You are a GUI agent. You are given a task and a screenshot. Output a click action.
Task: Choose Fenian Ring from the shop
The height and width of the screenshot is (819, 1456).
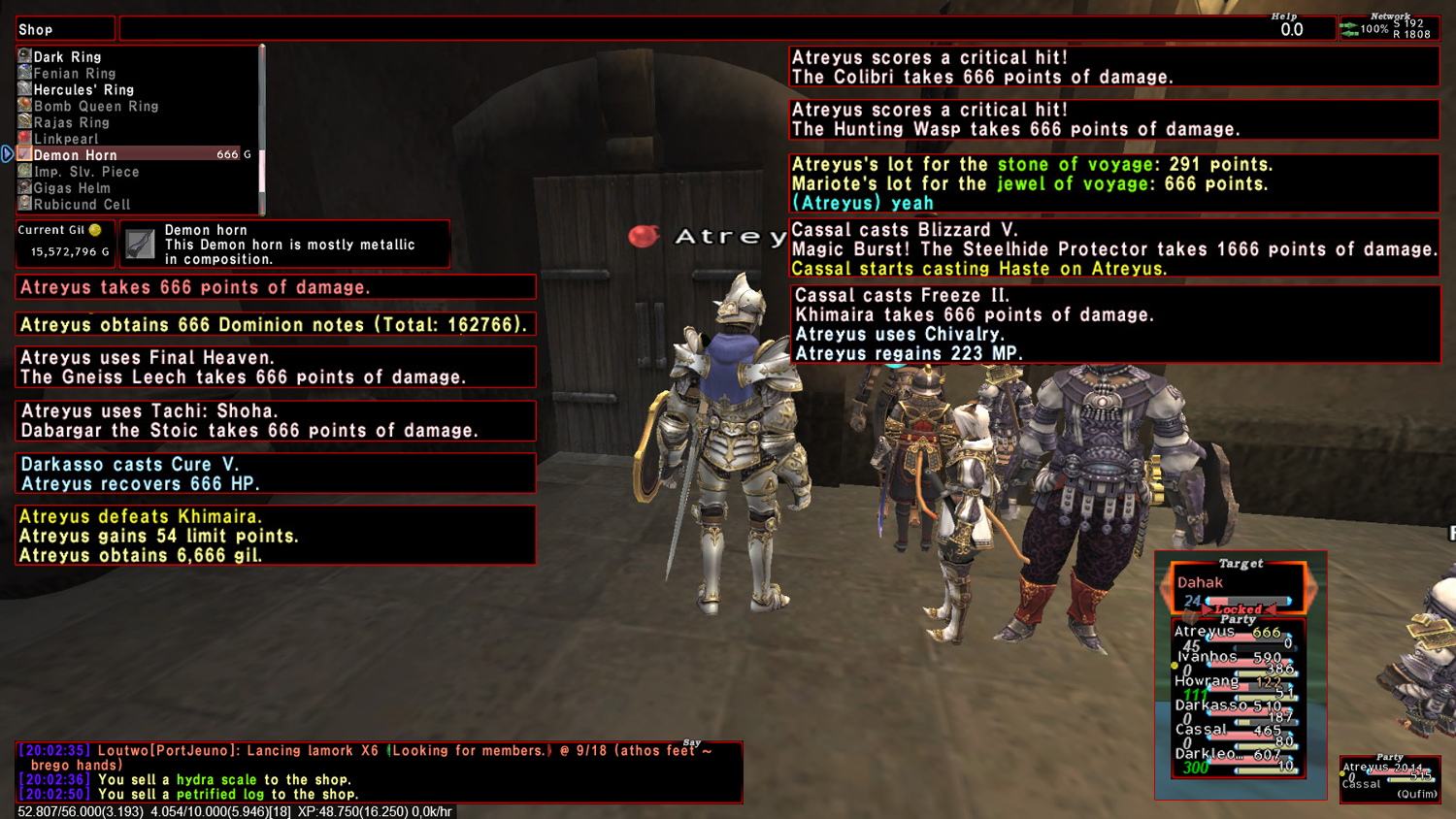[74, 74]
